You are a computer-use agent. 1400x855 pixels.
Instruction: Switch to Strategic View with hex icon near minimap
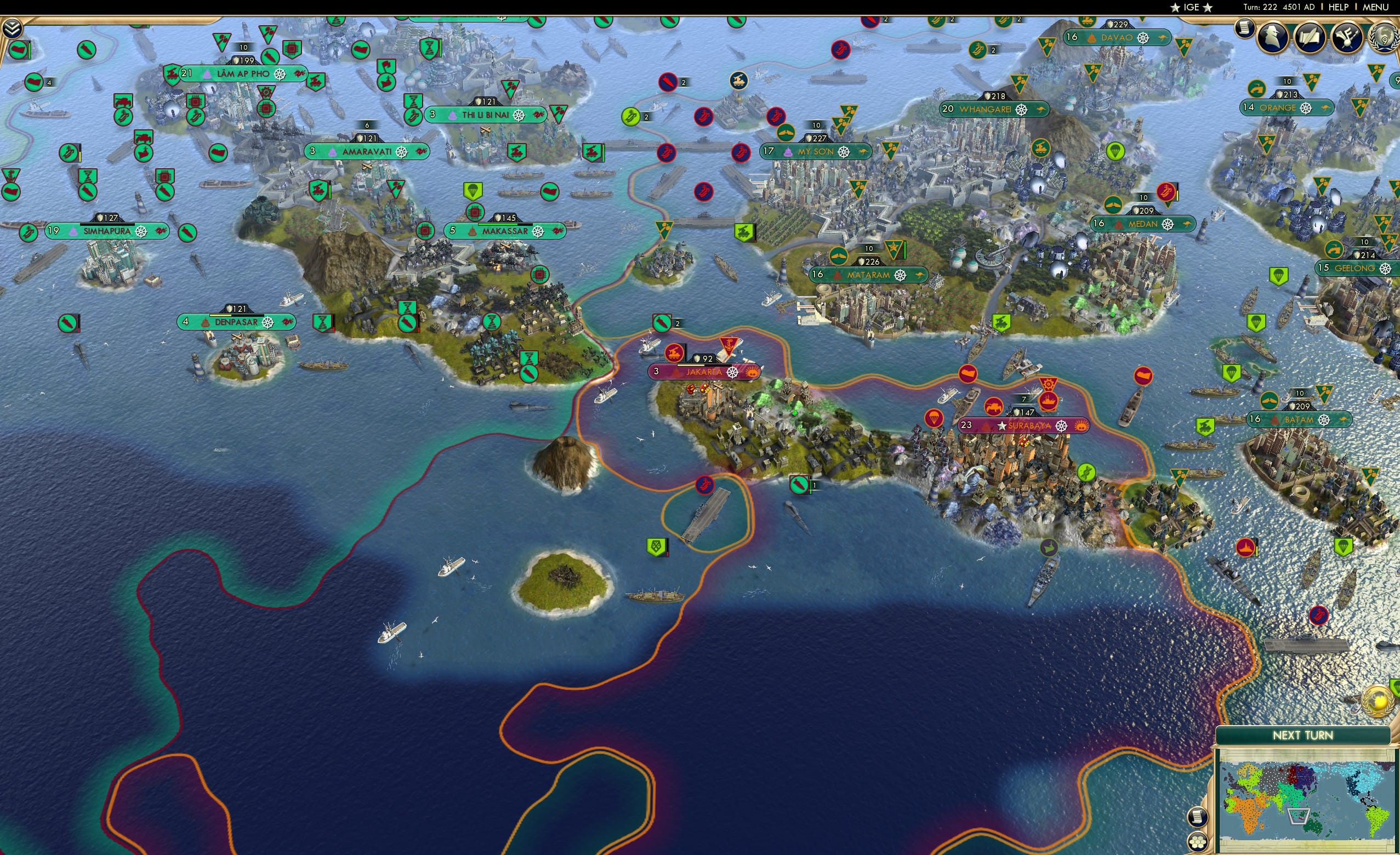(1198, 841)
